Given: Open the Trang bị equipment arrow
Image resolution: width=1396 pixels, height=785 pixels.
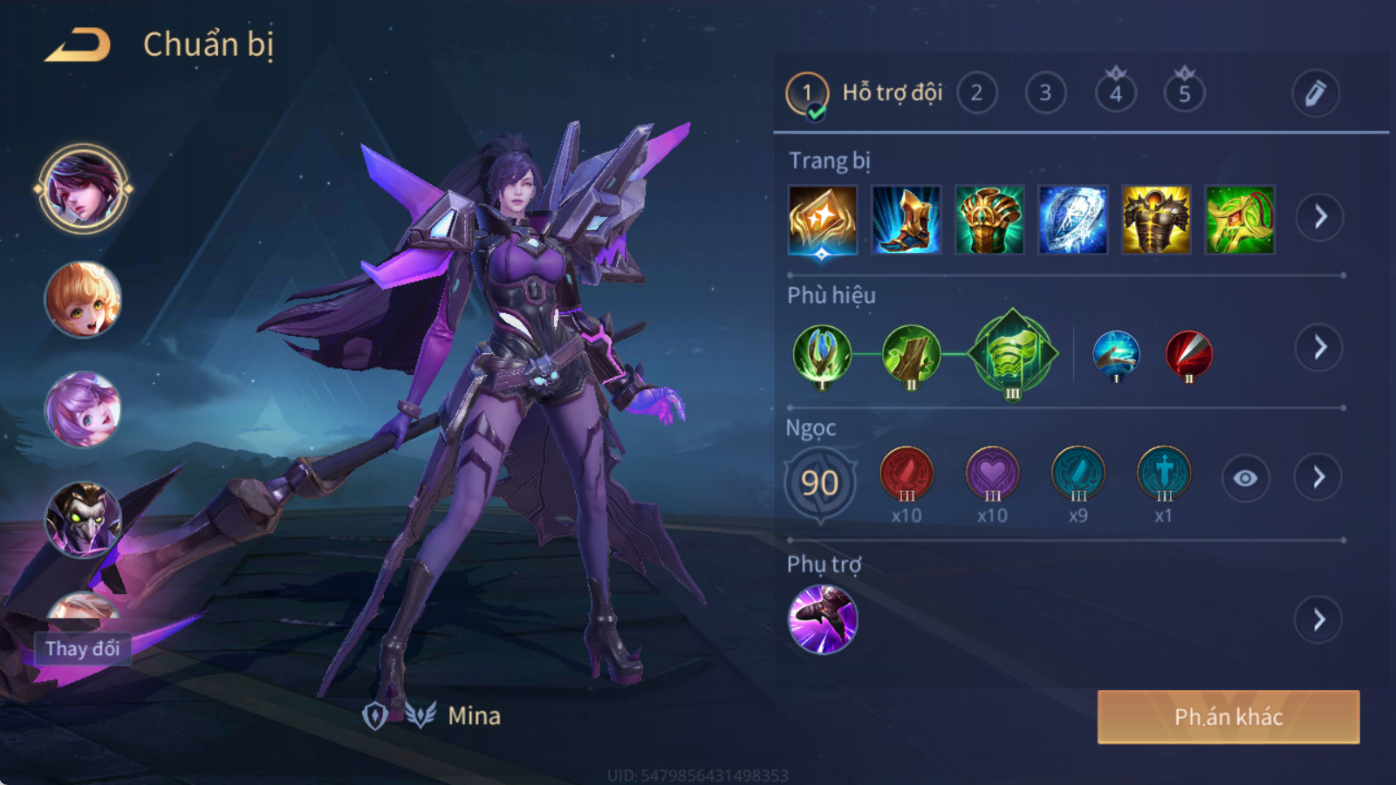Looking at the screenshot, I should (x=1320, y=217).
